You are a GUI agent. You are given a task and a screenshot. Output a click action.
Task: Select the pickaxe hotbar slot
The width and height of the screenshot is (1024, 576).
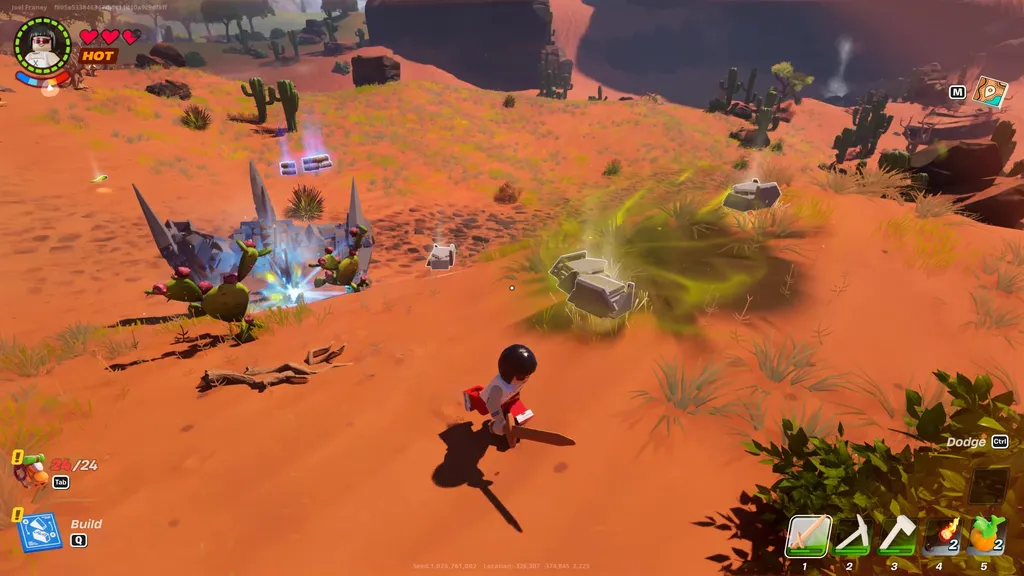852,535
